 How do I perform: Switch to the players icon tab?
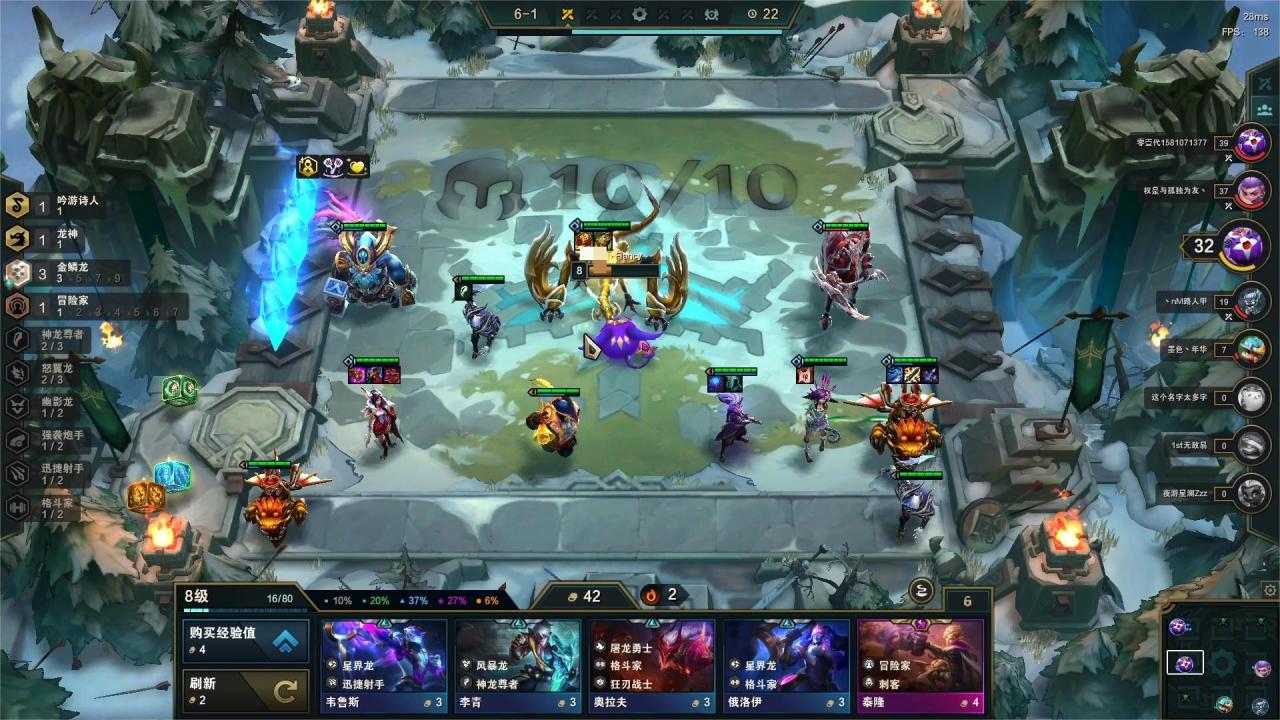(1262, 110)
